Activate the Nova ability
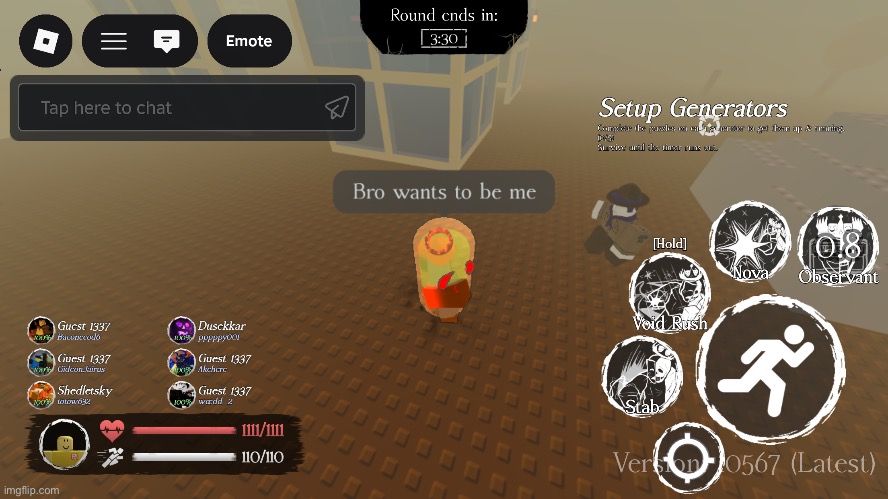Image resolution: width=888 pixels, height=499 pixels. coord(749,242)
